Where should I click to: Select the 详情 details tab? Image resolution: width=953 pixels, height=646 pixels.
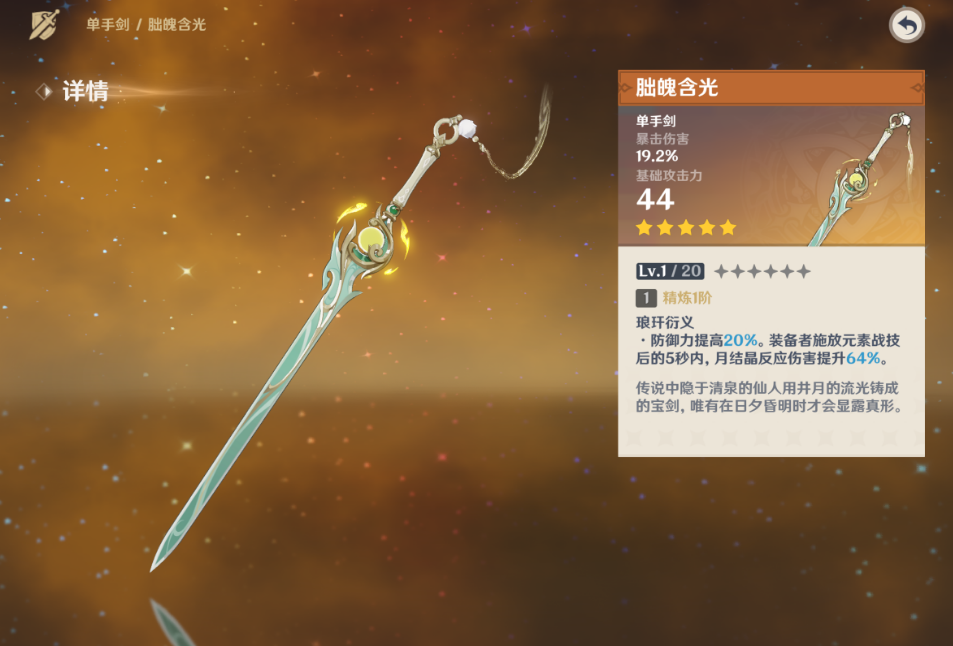pos(84,92)
